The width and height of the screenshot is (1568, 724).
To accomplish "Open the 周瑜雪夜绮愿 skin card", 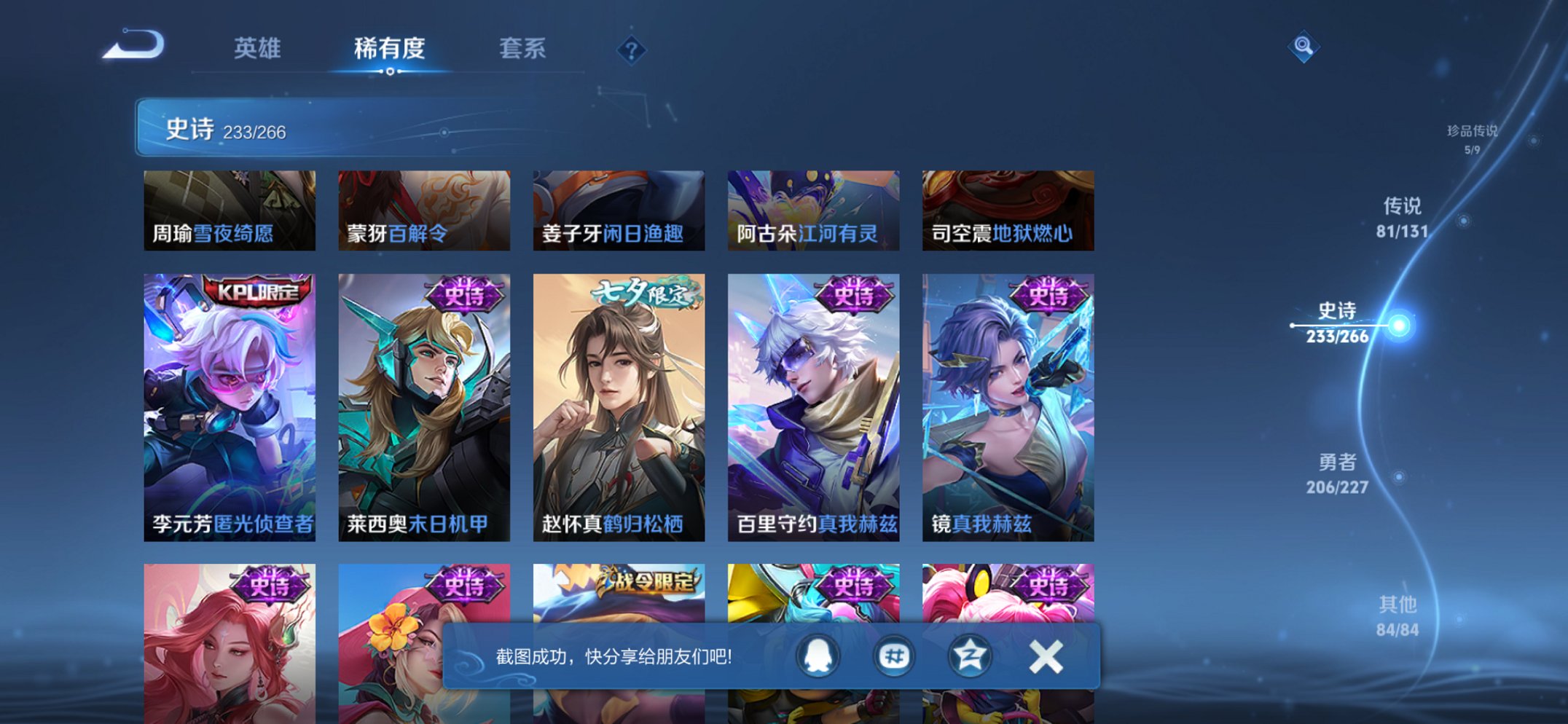I will [x=227, y=210].
